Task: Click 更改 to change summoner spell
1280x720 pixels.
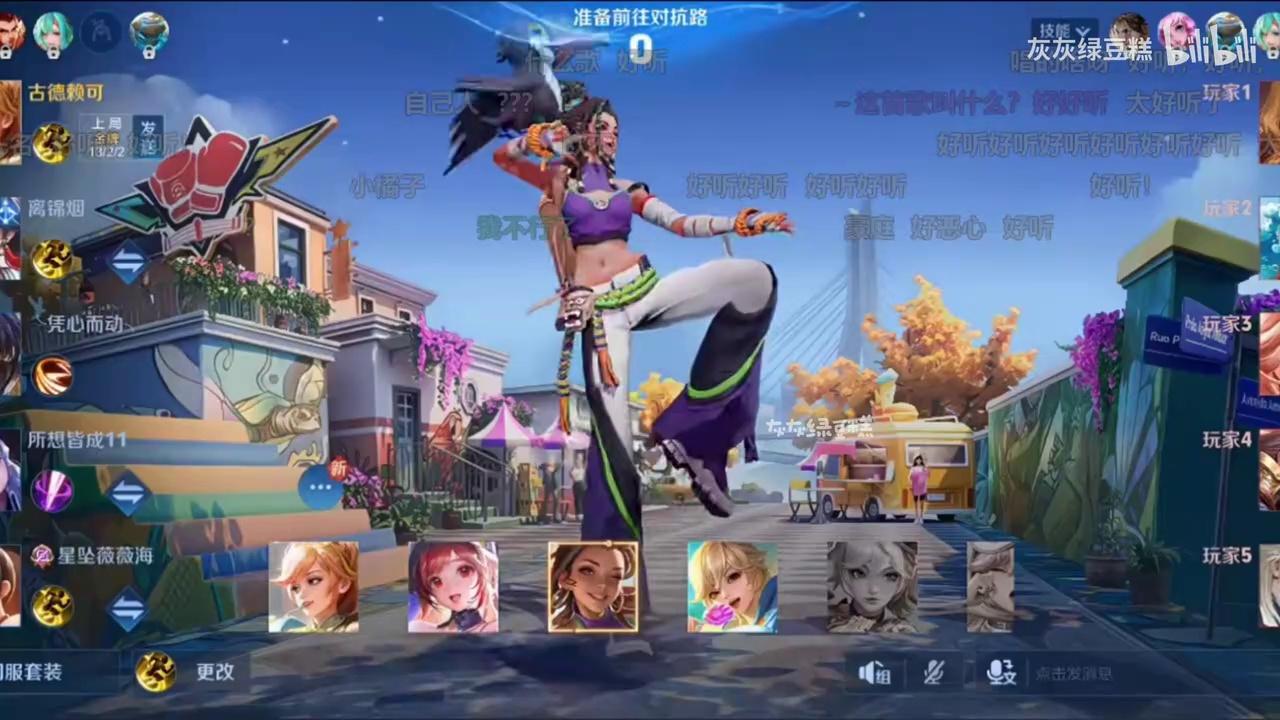Action: pyautogui.click(x=214, y=672)
